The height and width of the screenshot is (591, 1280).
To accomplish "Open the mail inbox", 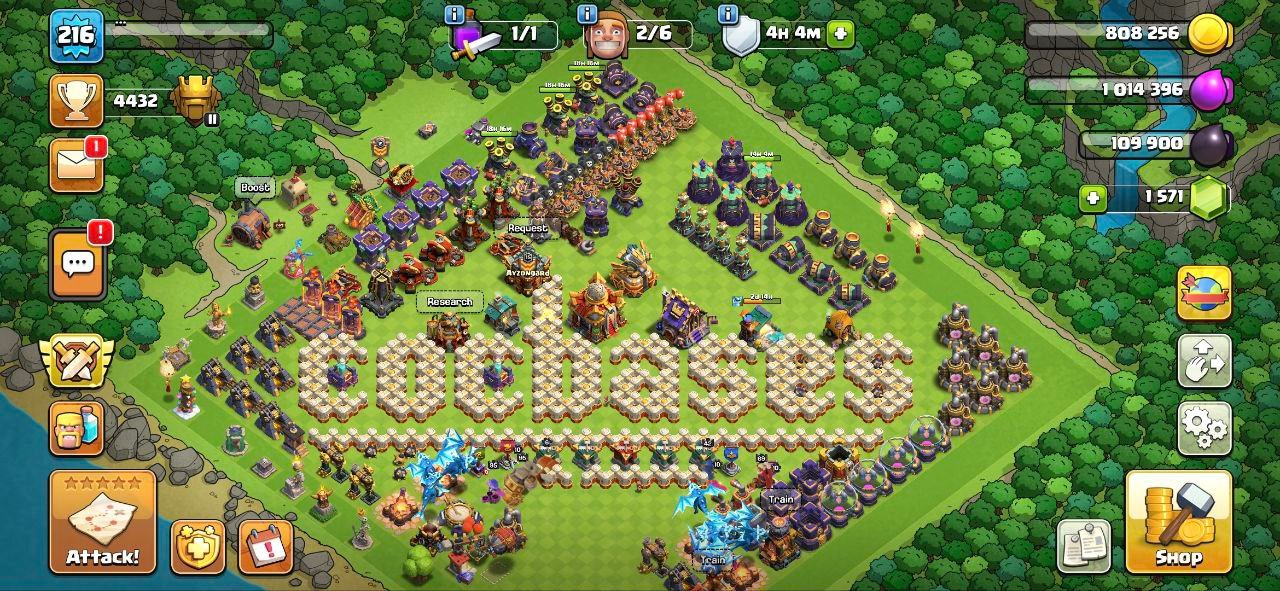I will 77,165.
